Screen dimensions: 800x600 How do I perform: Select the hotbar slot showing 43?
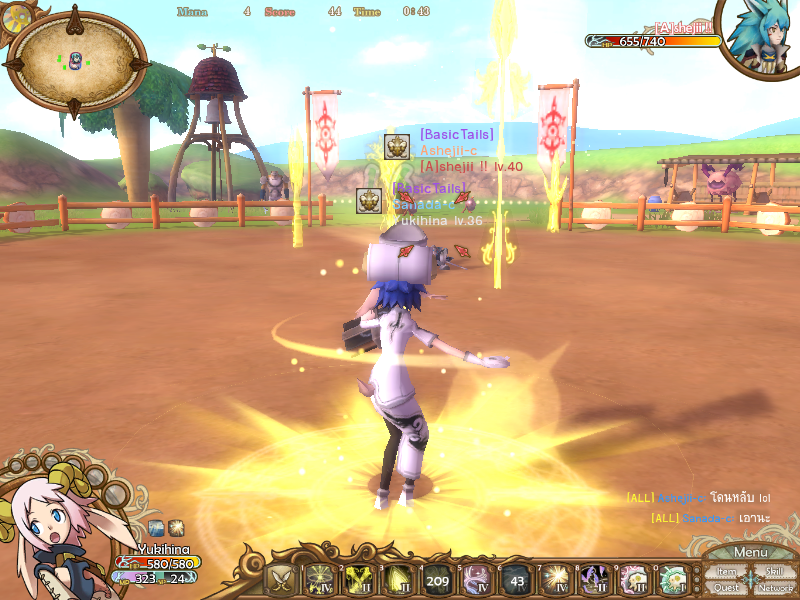pyautogui.click(x=515, y=579)
